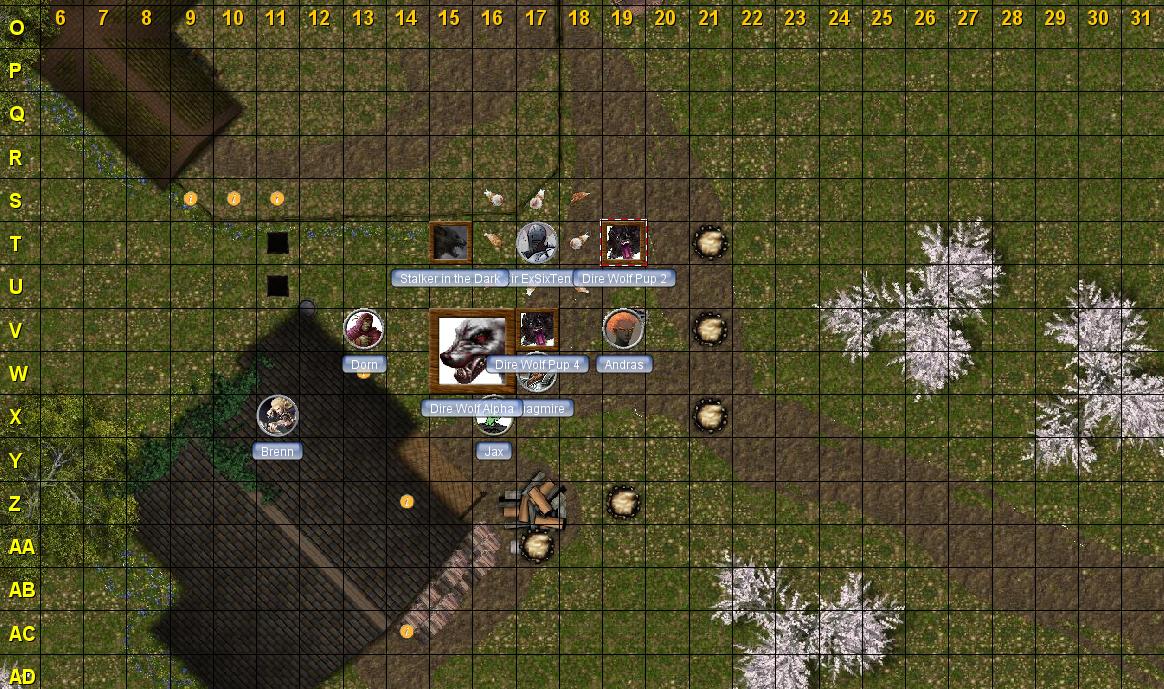Pick the Andras character token
The height and width of the screenshot is (689, 1164).
[623, 329]
